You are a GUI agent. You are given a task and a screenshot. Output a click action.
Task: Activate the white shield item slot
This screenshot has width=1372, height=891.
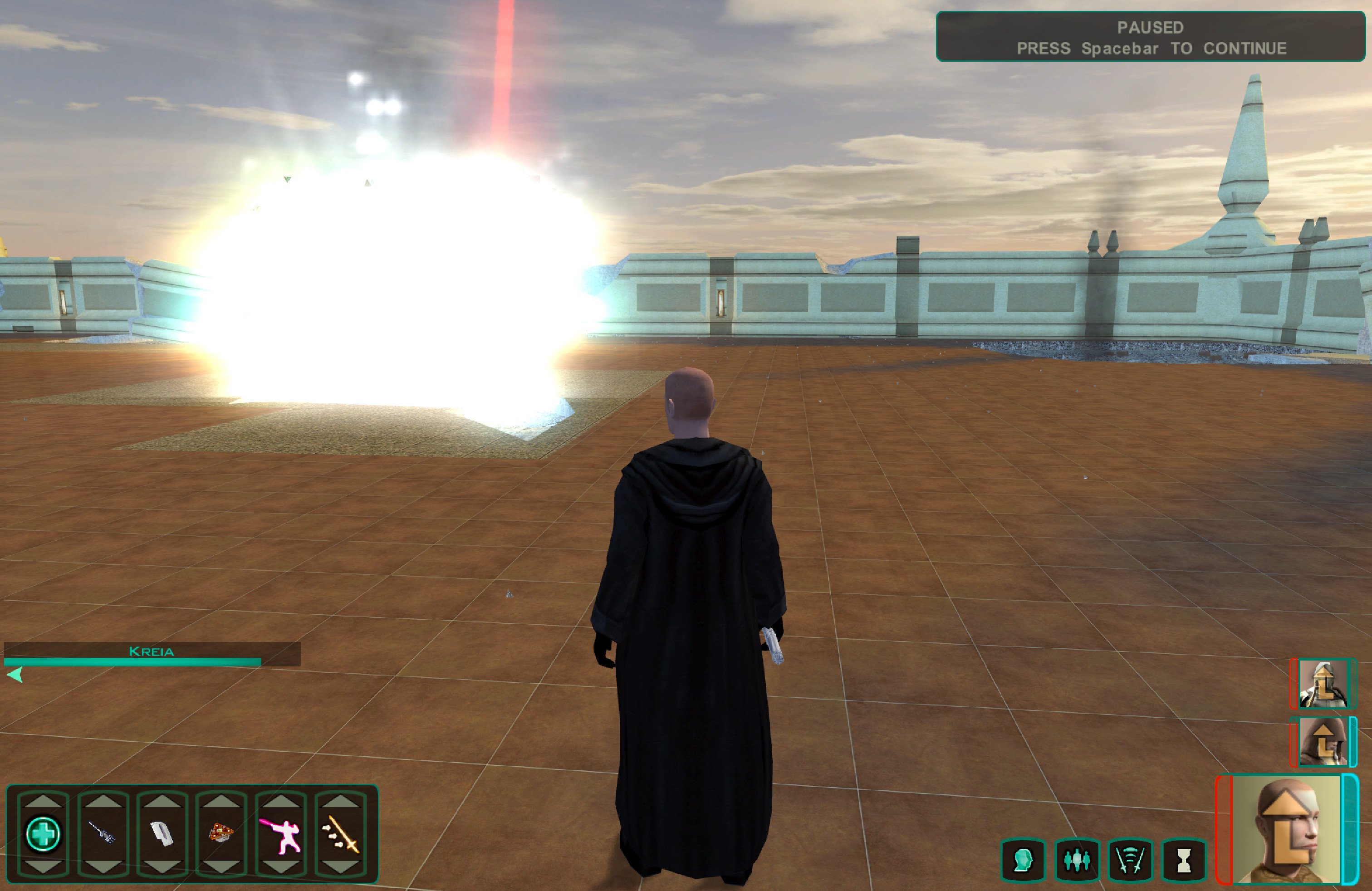(162, 833)
